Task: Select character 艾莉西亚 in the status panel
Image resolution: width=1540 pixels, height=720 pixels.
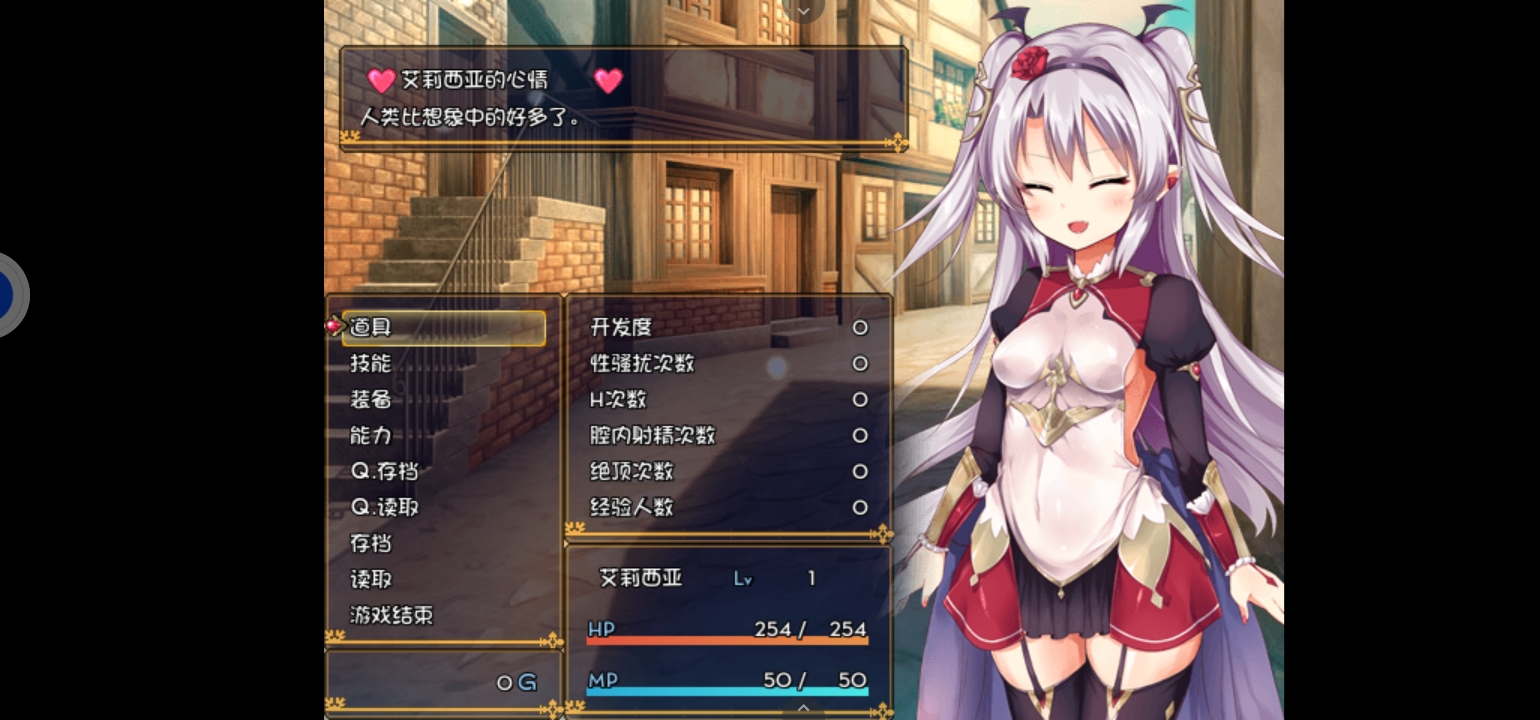Action: (640, 578)
